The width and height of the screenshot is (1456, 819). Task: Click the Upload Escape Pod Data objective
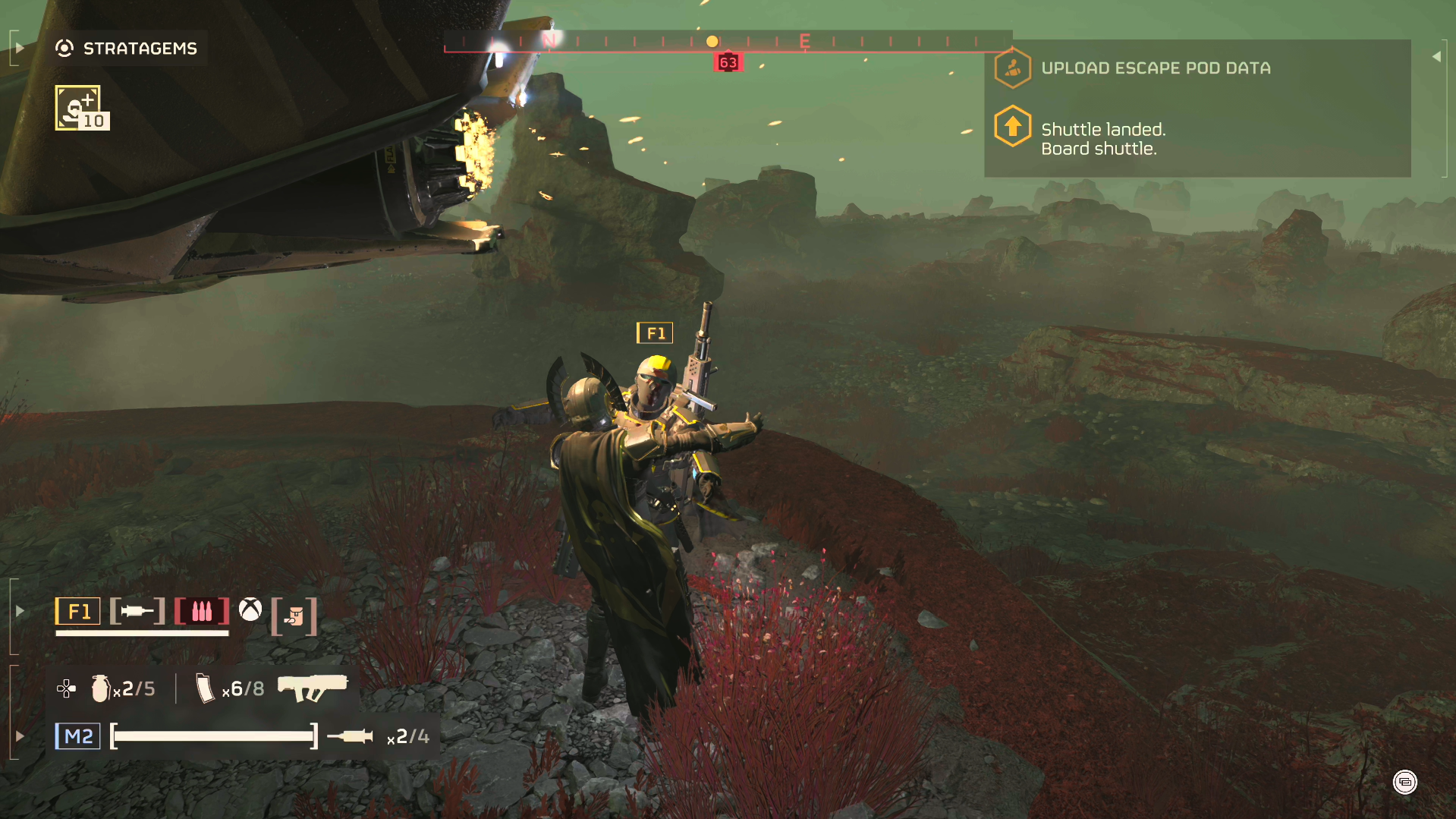point(1155,68)
